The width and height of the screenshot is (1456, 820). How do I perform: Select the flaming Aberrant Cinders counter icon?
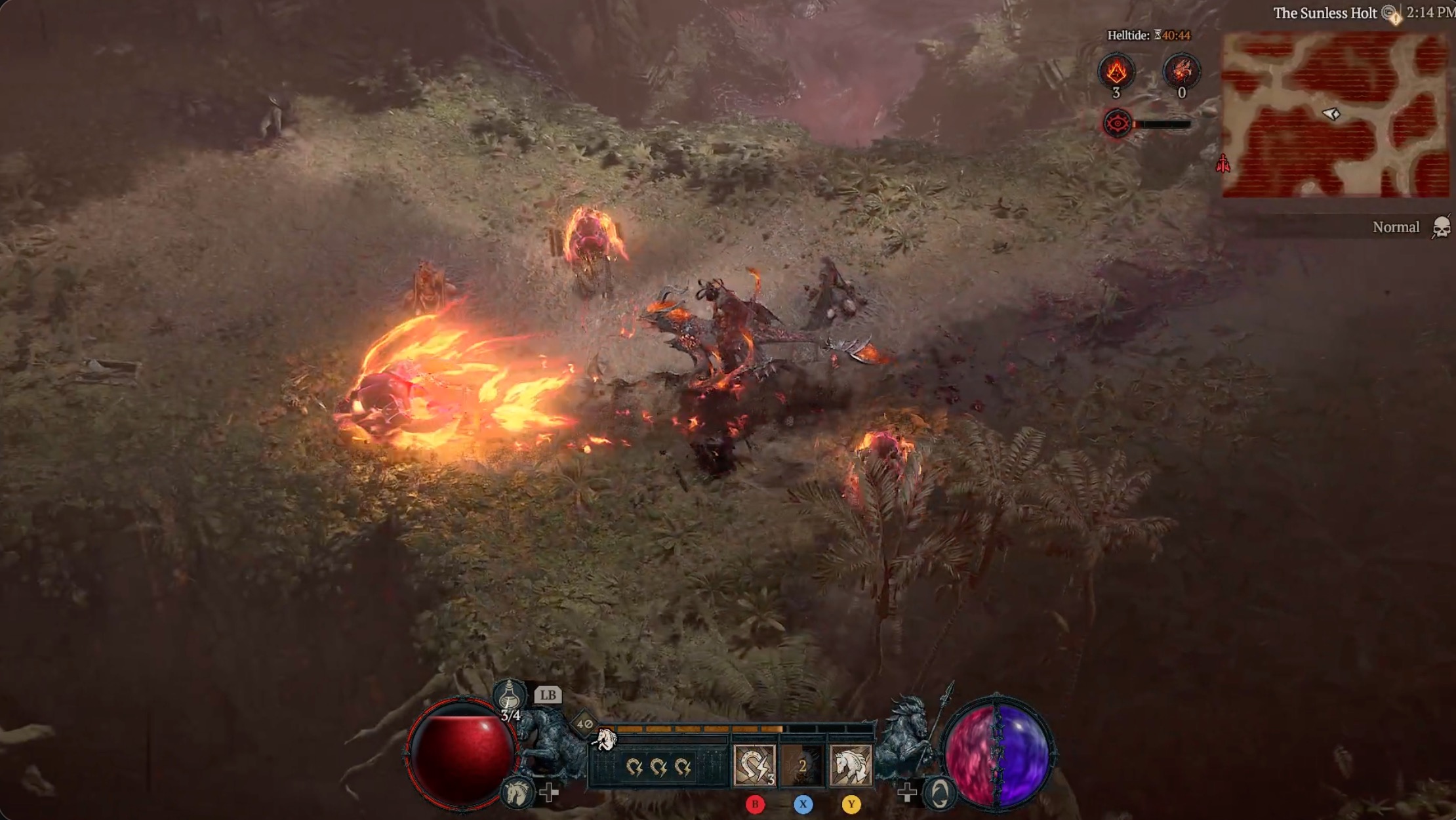click(1116, 71)
